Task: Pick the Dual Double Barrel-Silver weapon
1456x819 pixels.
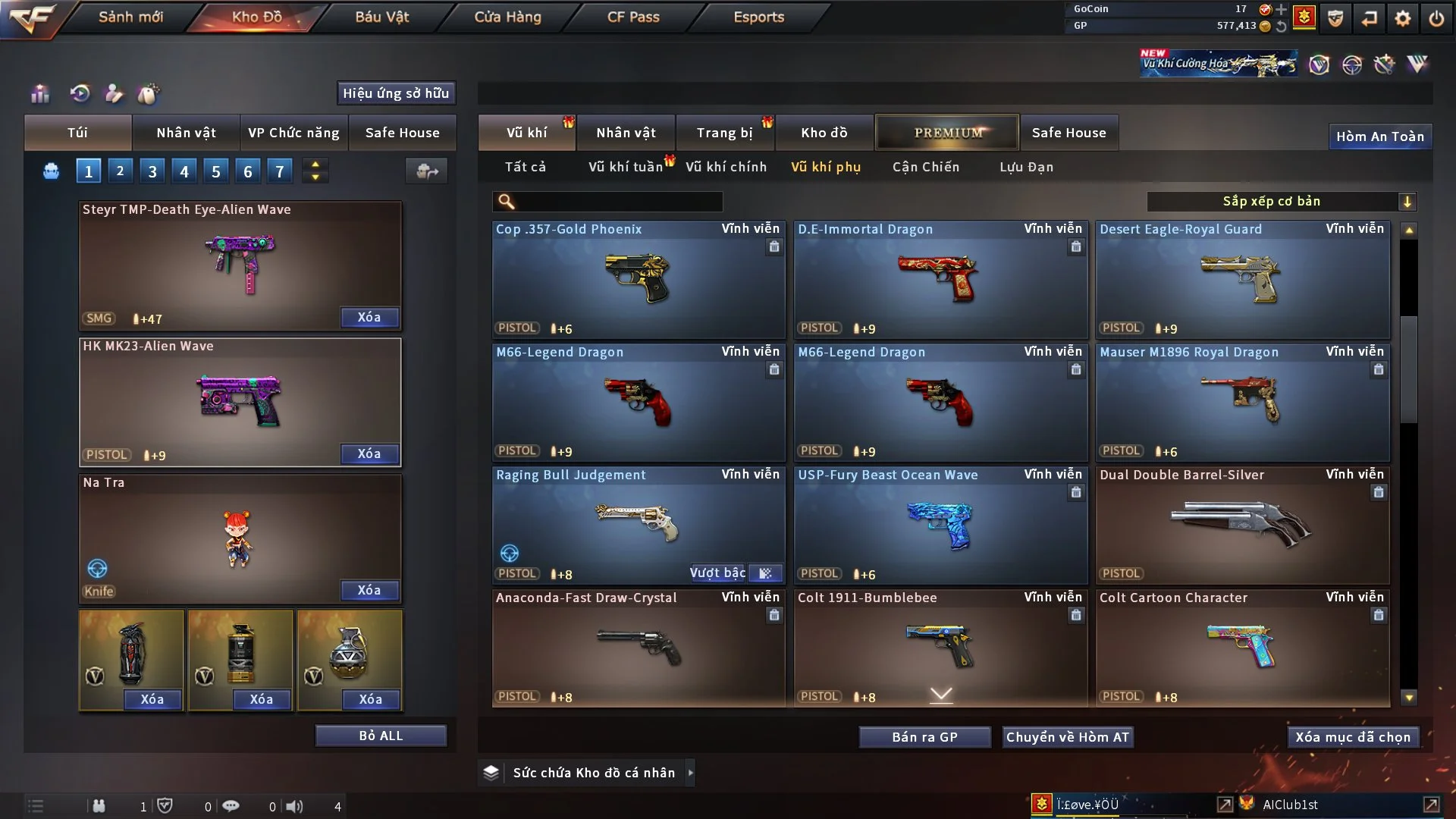Action: point(1242,525)
